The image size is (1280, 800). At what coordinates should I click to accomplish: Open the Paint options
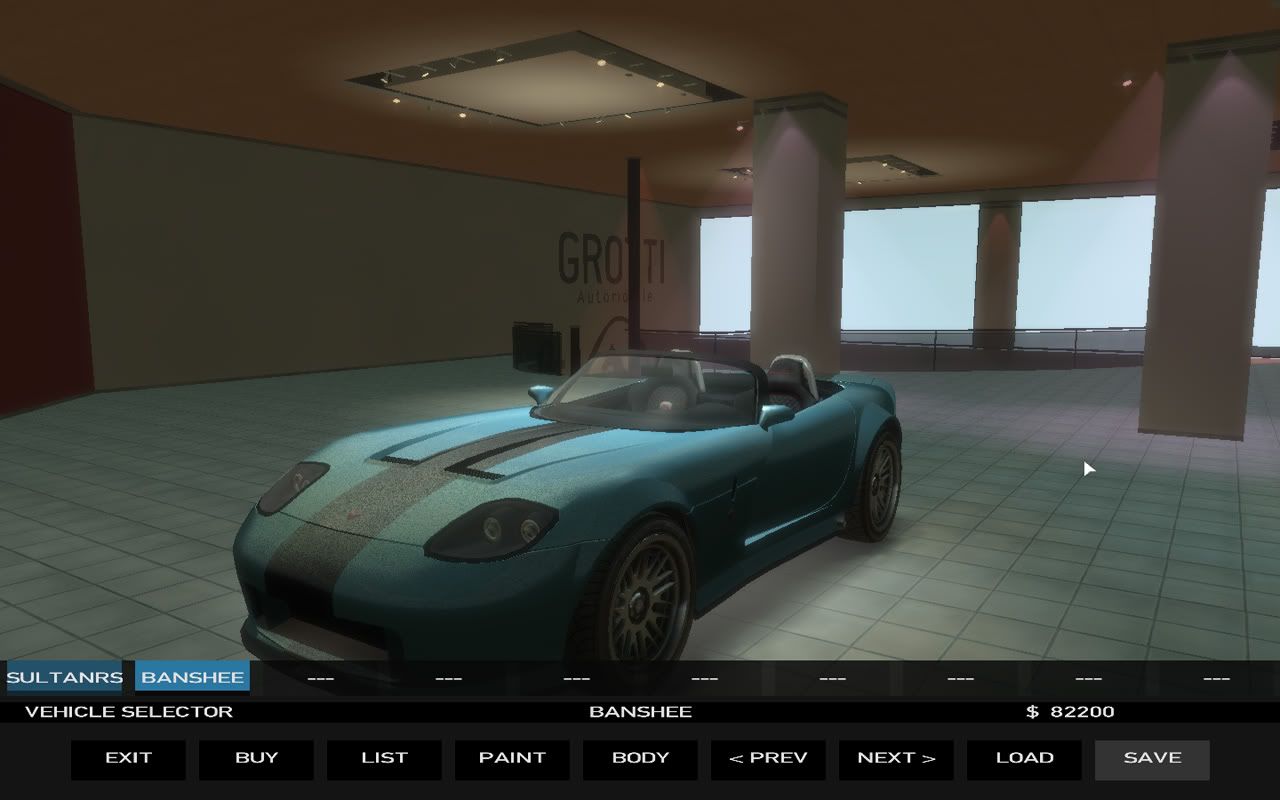click(512, 759)
